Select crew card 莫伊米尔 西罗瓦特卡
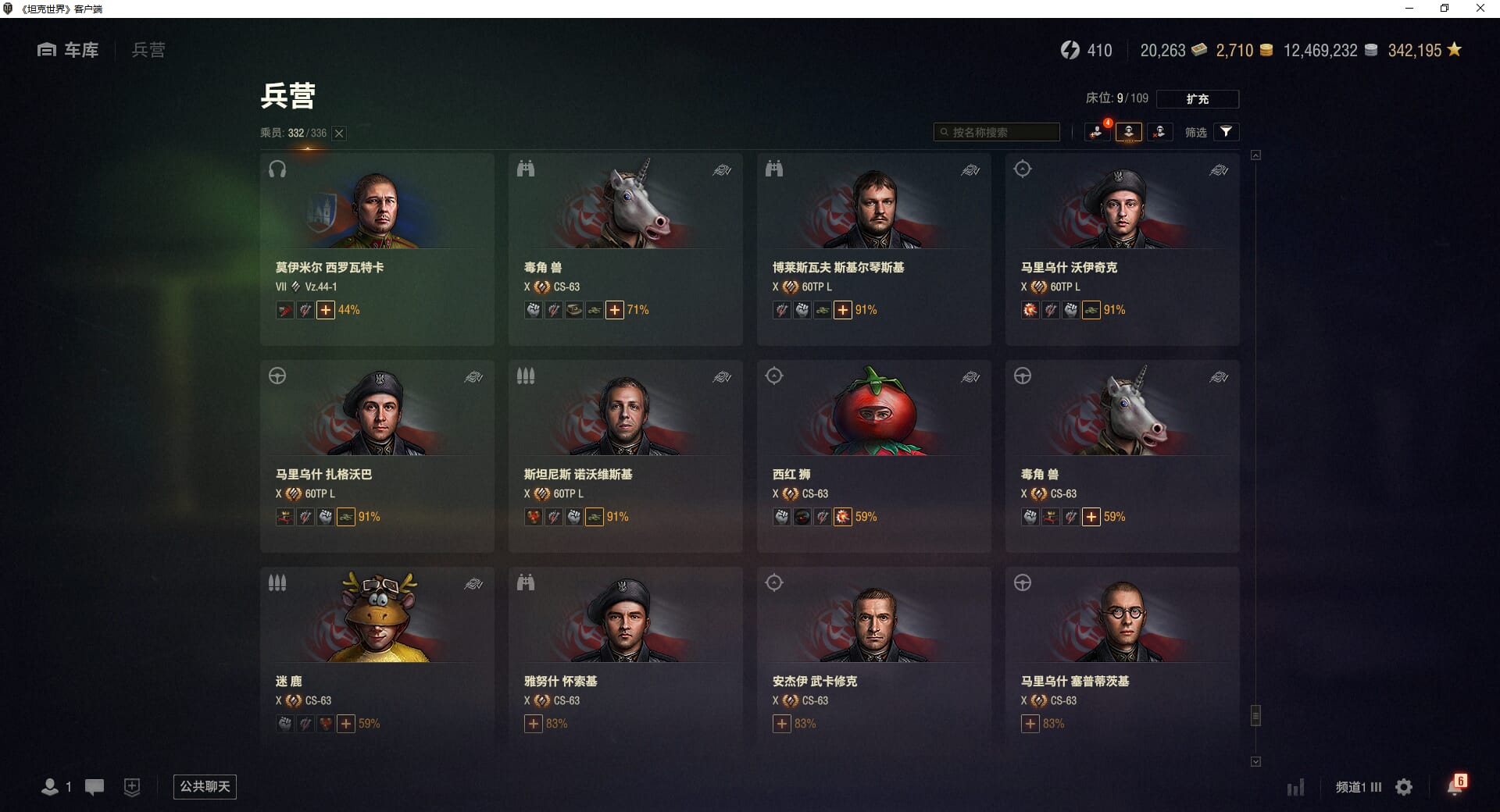The image size is (1500, 812). click(377, 248)
